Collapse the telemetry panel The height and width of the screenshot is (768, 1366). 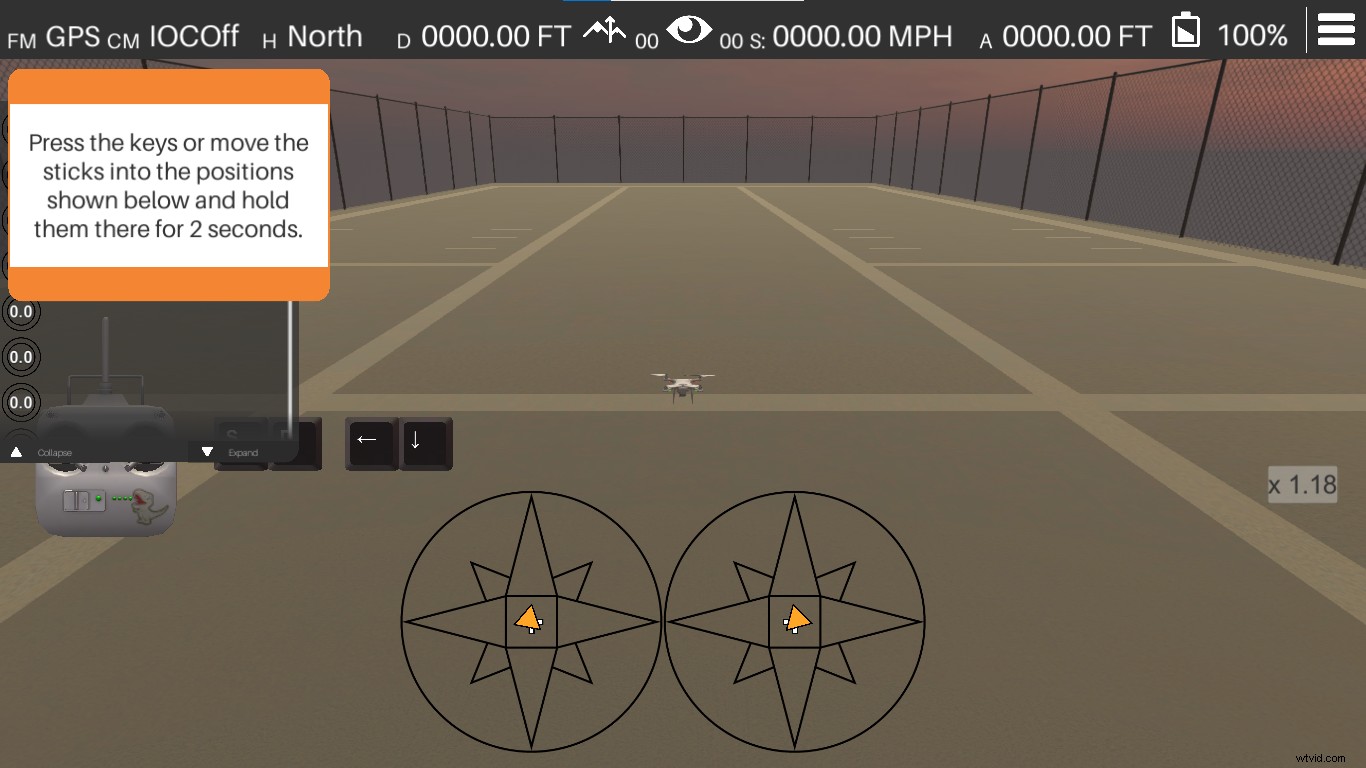pos(44,452)
